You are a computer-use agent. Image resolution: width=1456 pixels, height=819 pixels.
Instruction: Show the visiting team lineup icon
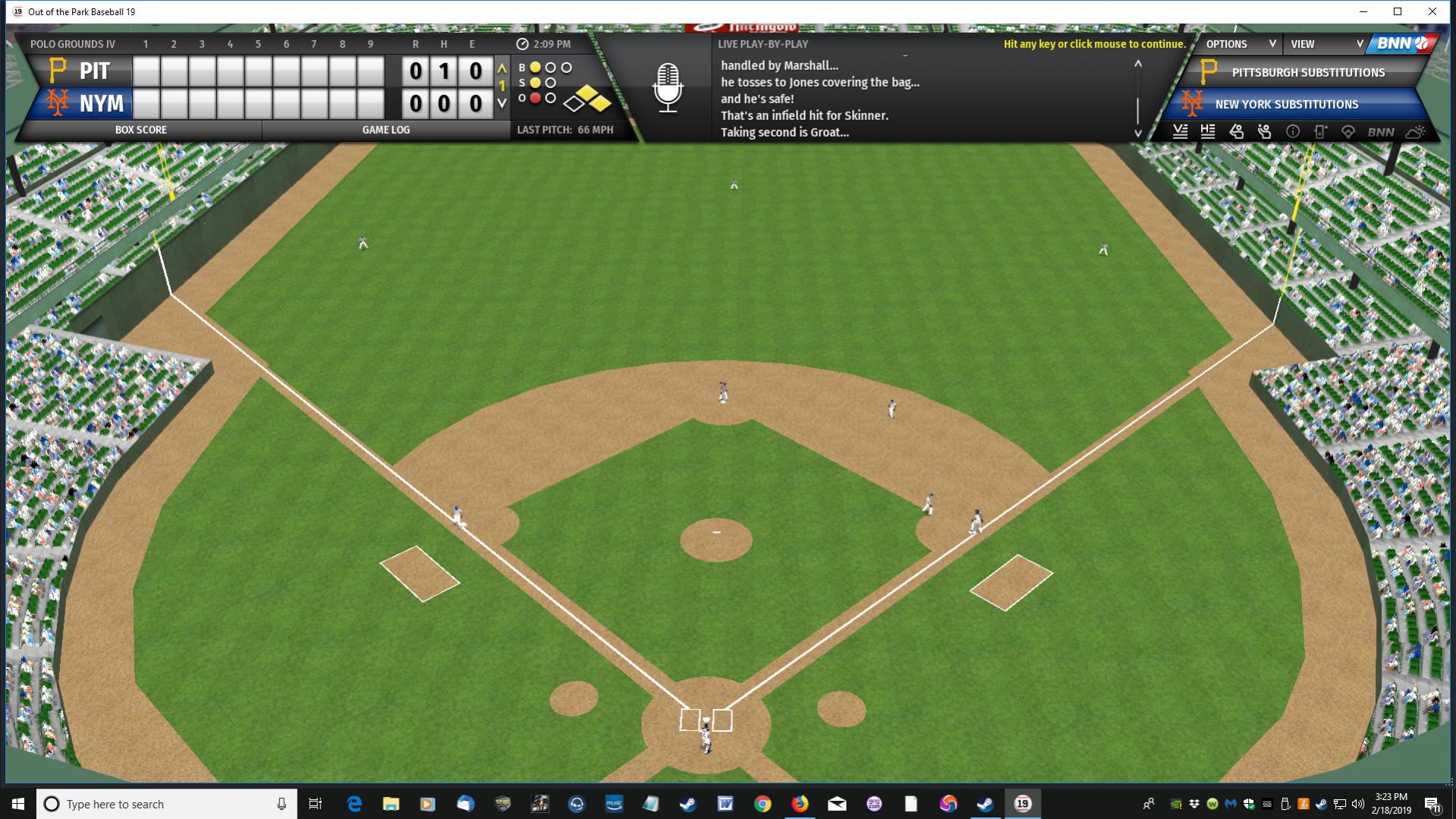tap(1180, 131)
